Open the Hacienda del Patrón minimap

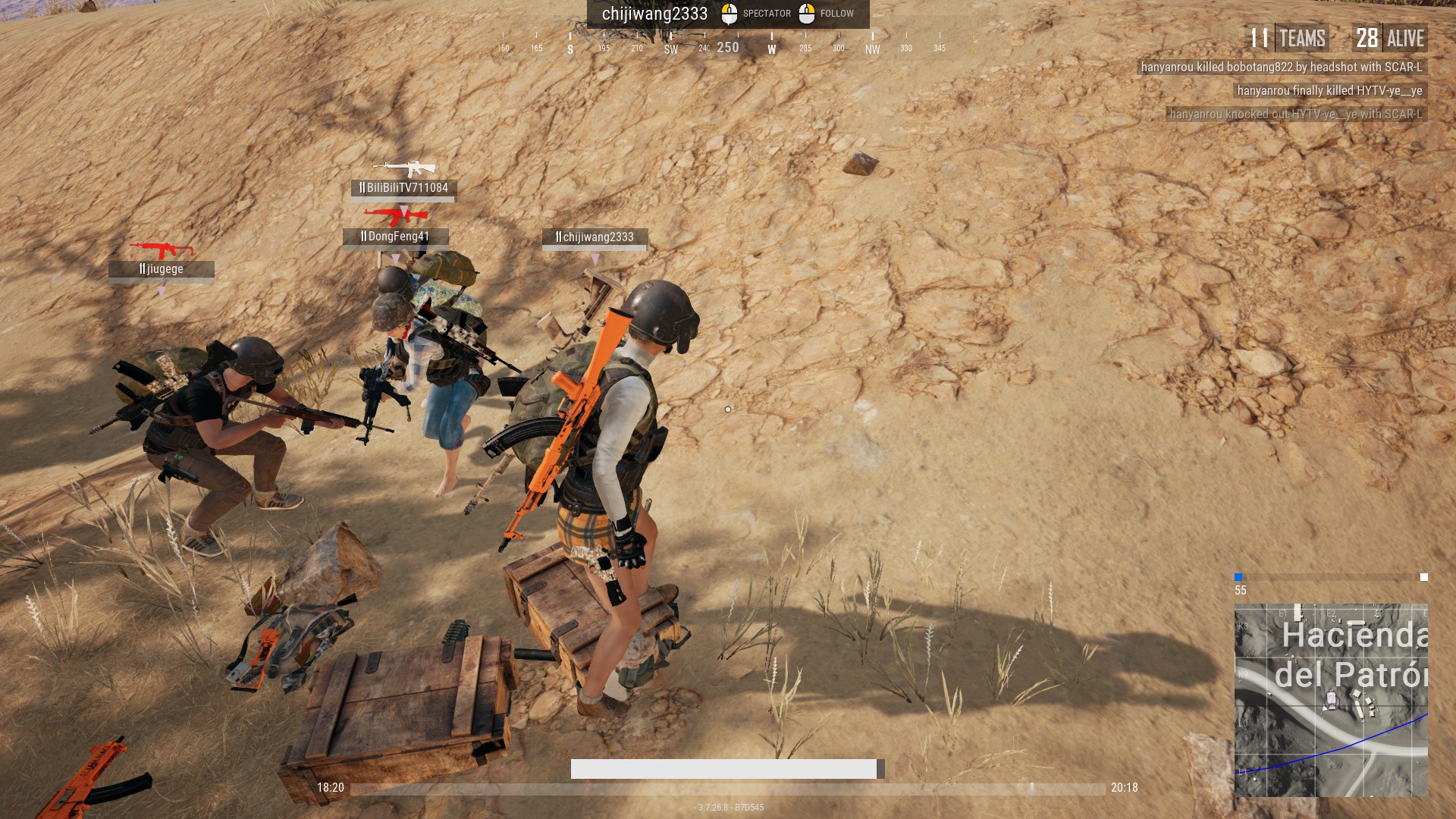pyautogui.click(x=1331, y=699)
